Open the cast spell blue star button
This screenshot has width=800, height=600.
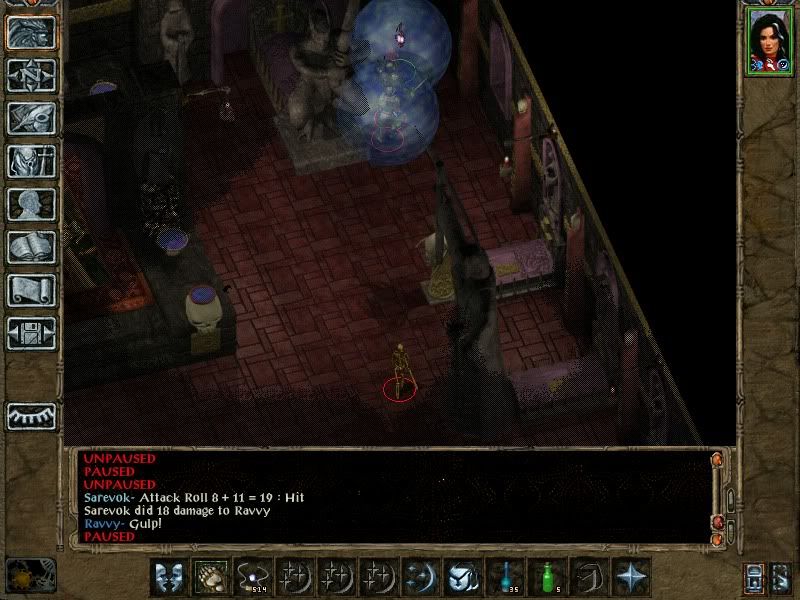coord(631,576)
